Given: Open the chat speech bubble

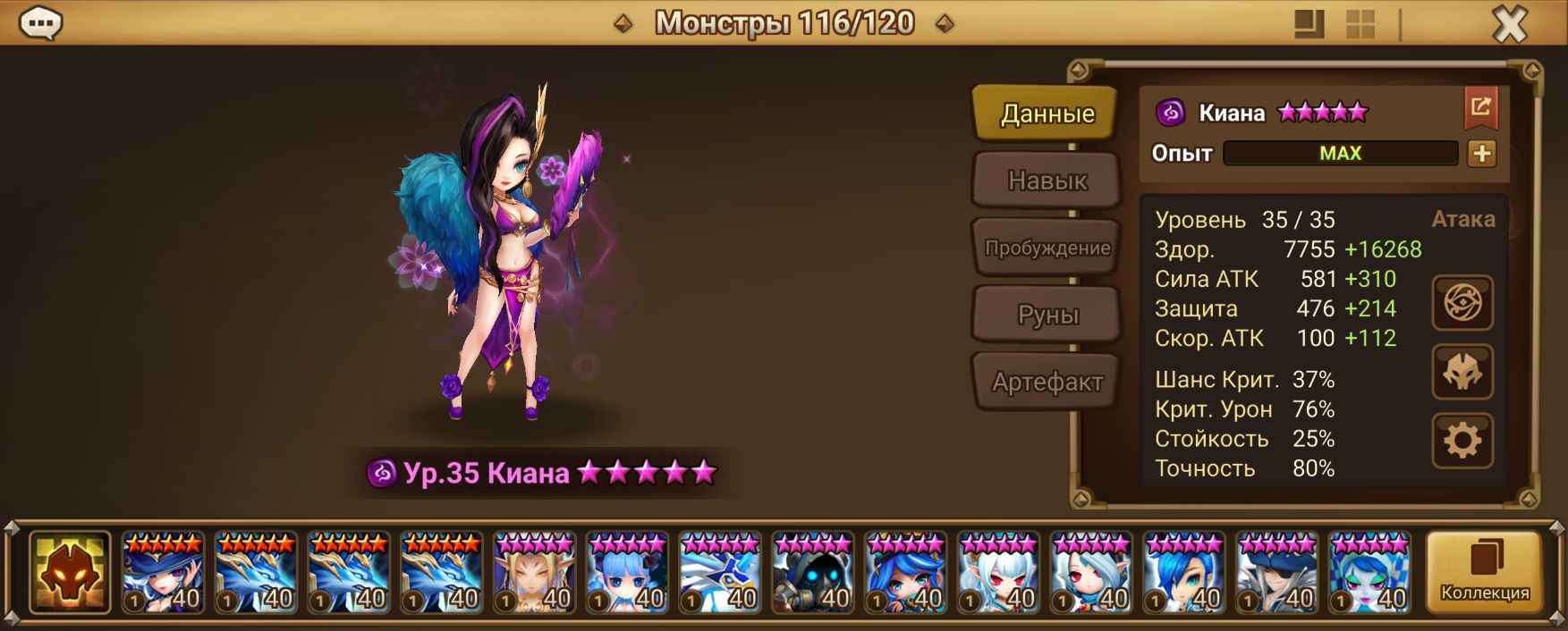Looking at the screenshot, I should pyautogui.click(x=40, y=23).
